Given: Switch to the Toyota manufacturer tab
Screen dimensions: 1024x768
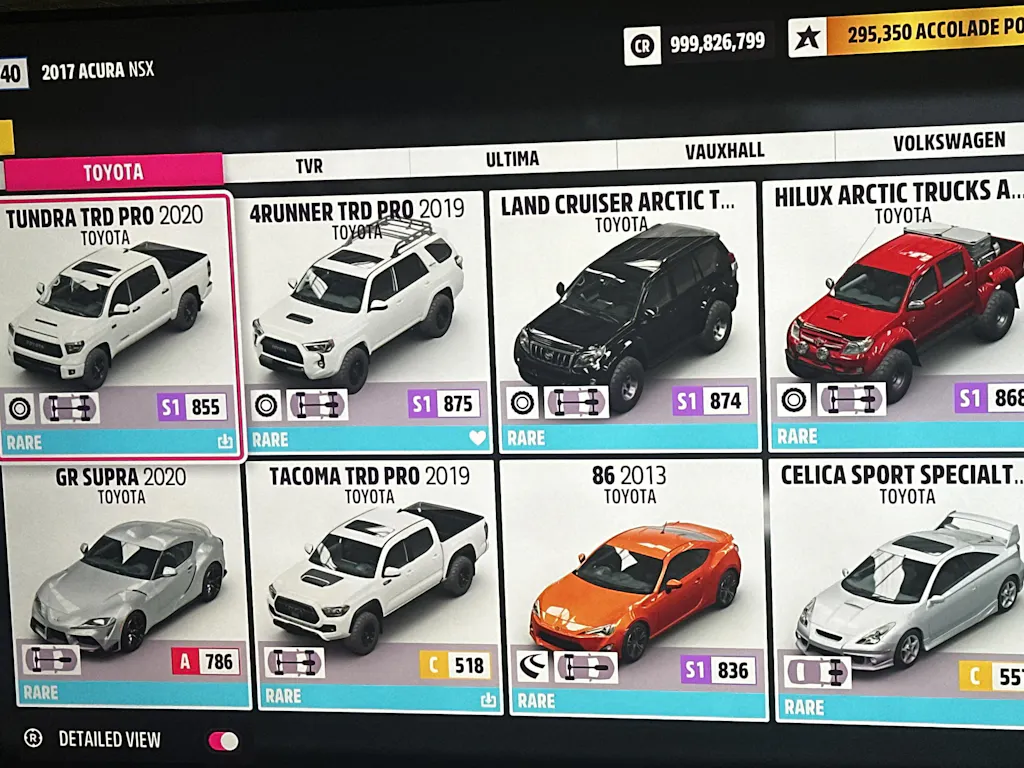Looking at the screenshot, I should click(x=113, y=172).
